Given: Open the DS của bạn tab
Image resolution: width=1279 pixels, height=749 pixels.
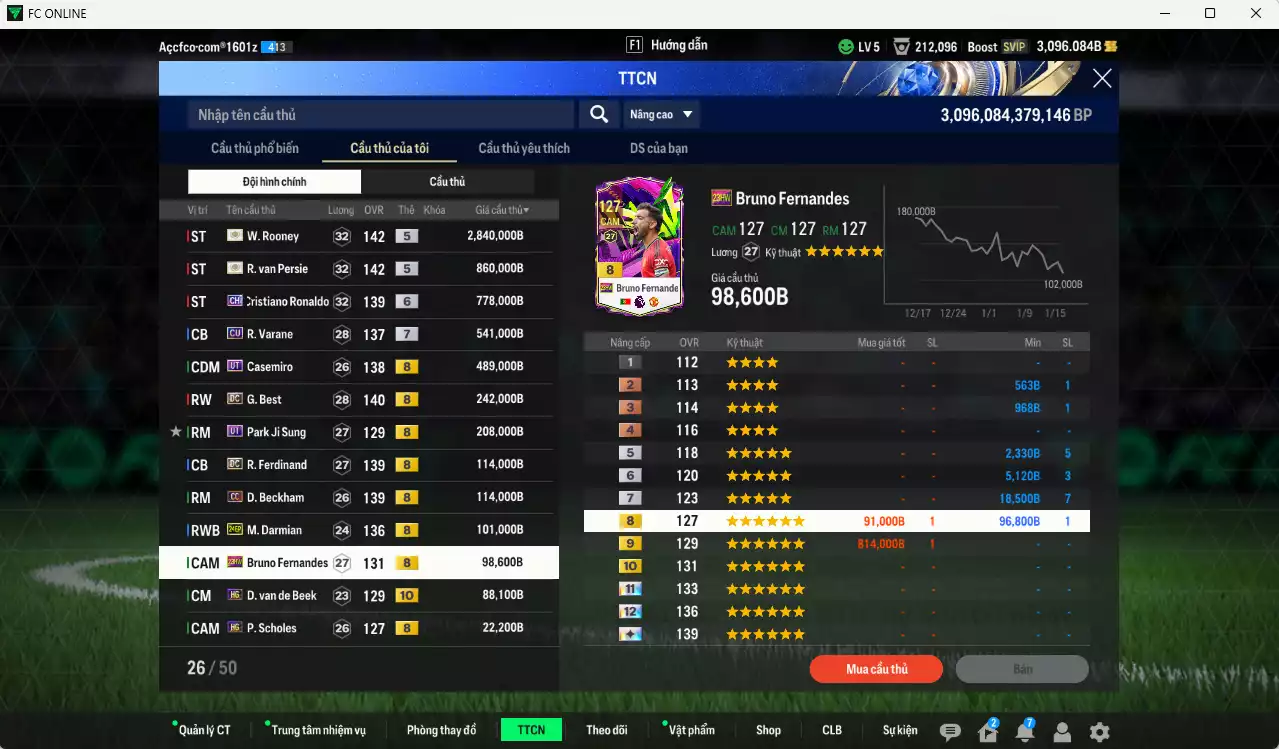Looking at the screenshot, I should [658, 148].
